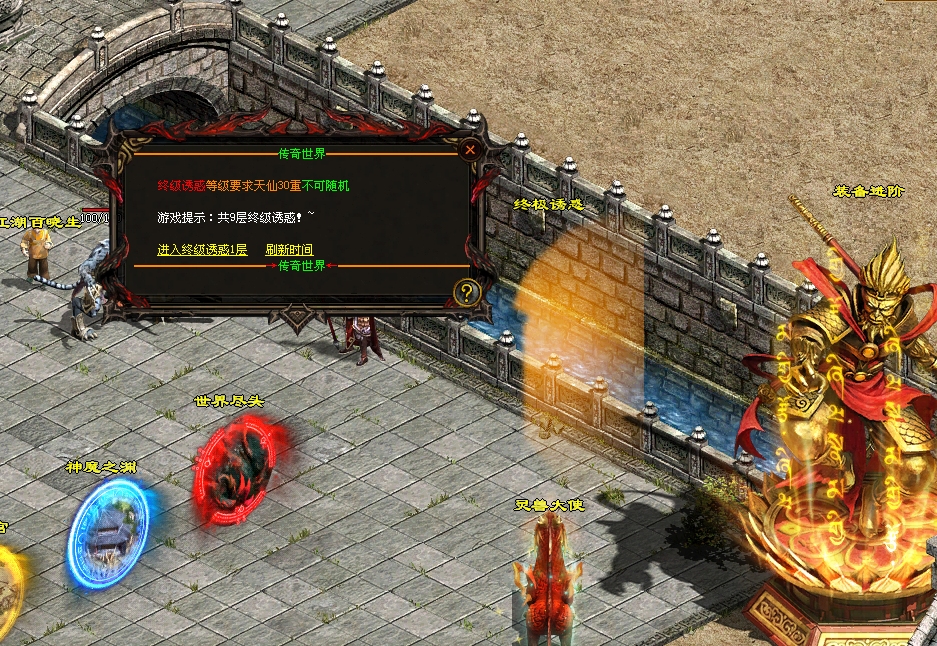Screen dimensions: 937x646
Task: Open the question mark help button
Action: [x=467, y=292]
